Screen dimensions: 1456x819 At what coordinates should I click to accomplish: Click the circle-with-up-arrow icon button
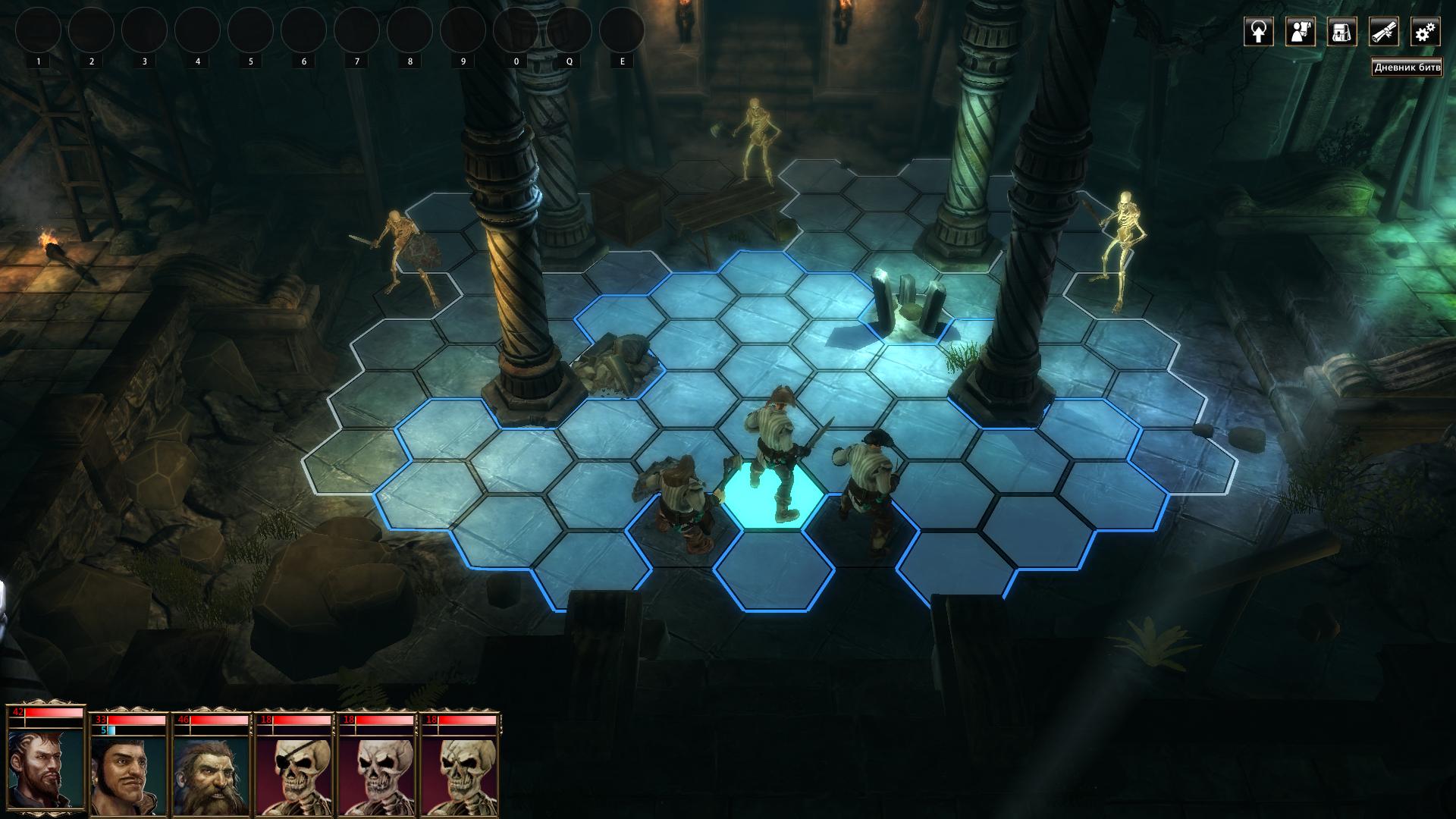pyautogui.click(x=1258, y=32)
